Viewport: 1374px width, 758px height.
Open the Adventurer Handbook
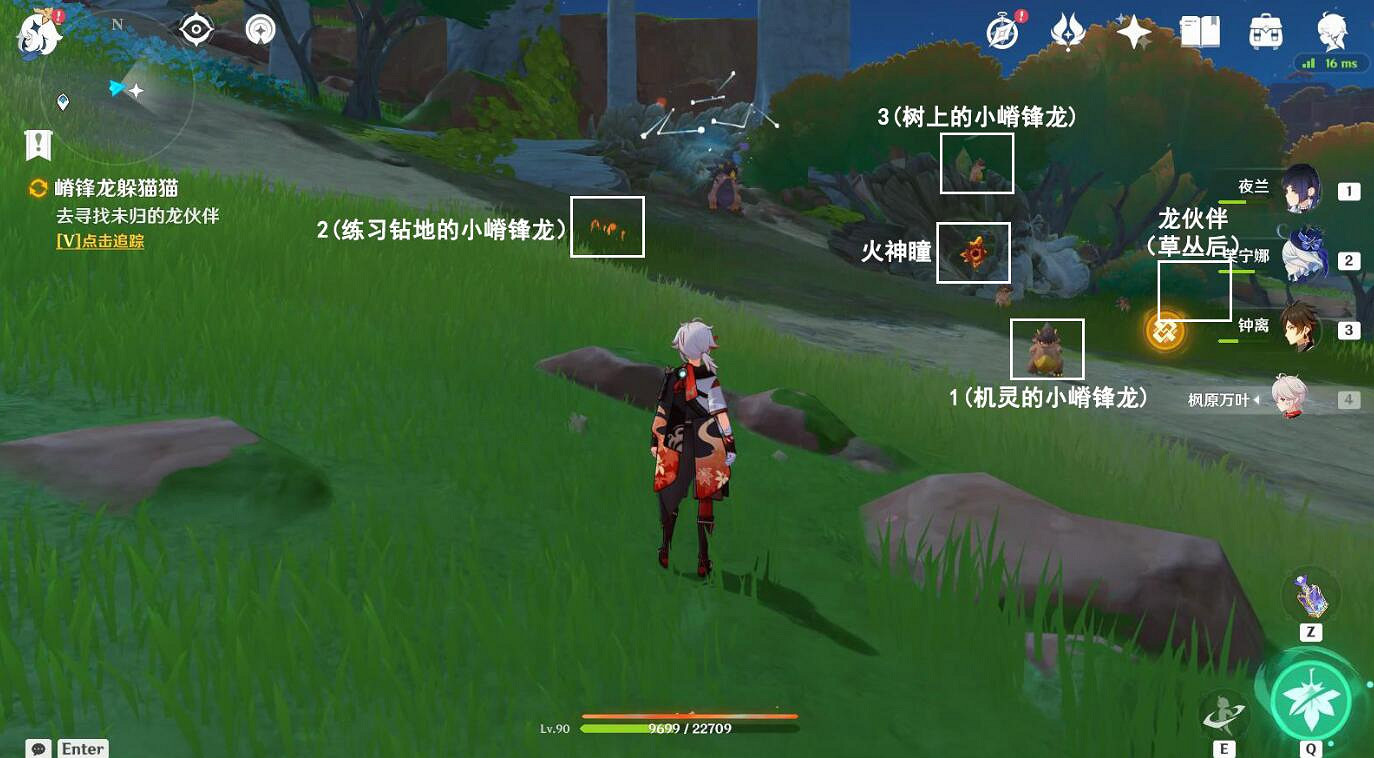click(x=1200, y=33)
